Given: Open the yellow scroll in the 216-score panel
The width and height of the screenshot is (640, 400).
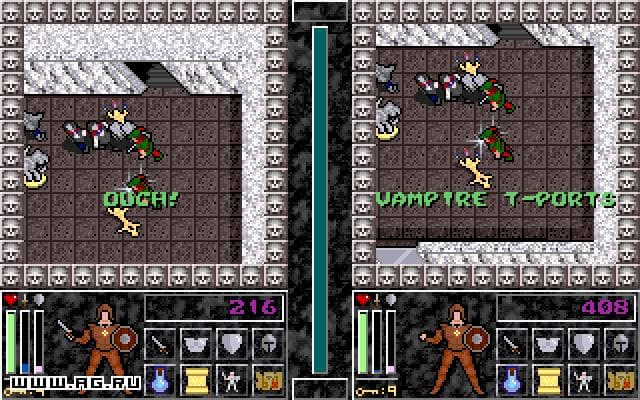Looking at the screenshot, I should pyautogui.click(x=197, y=379).
